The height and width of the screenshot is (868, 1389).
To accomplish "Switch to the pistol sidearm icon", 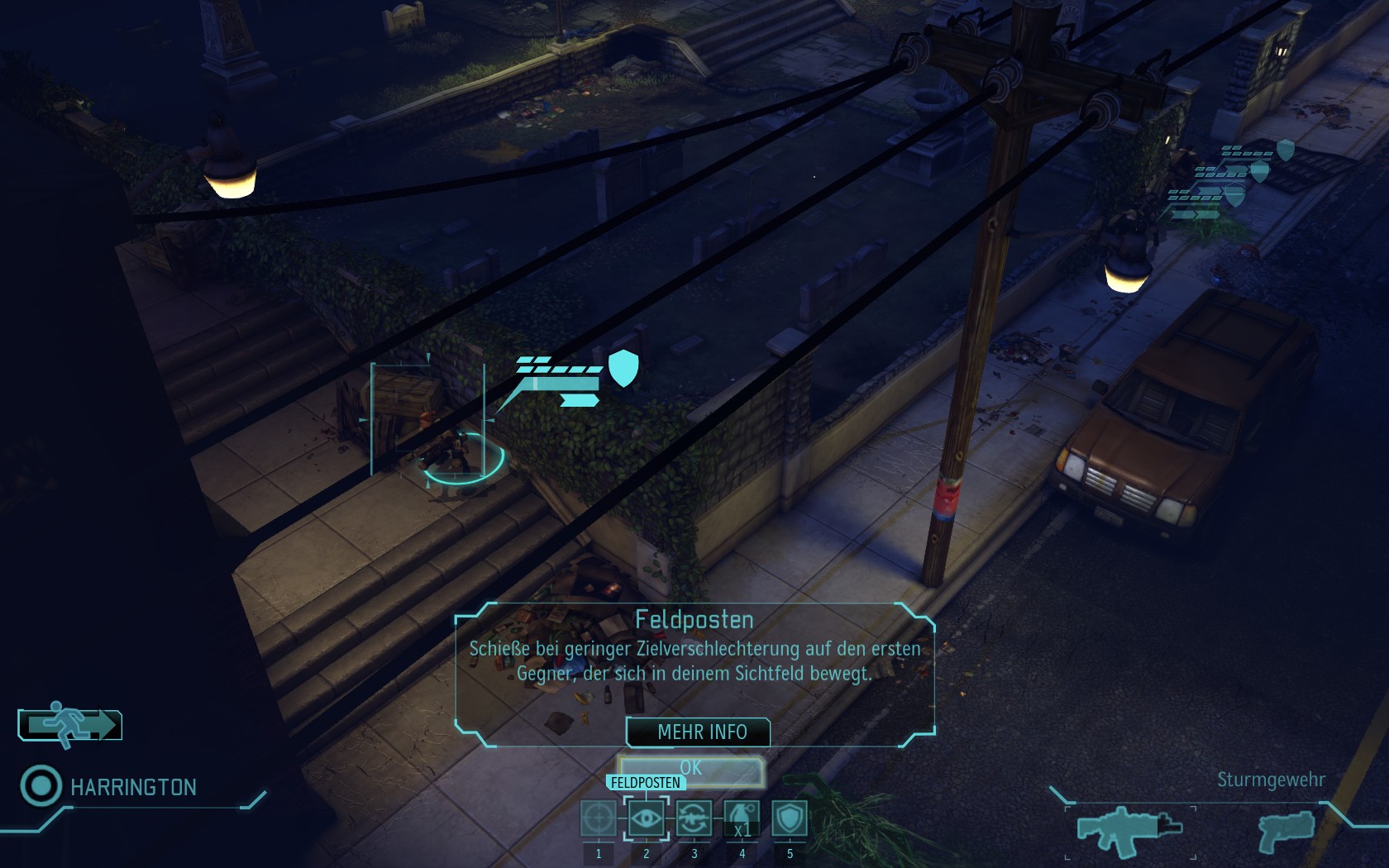I will point(1286,829).
